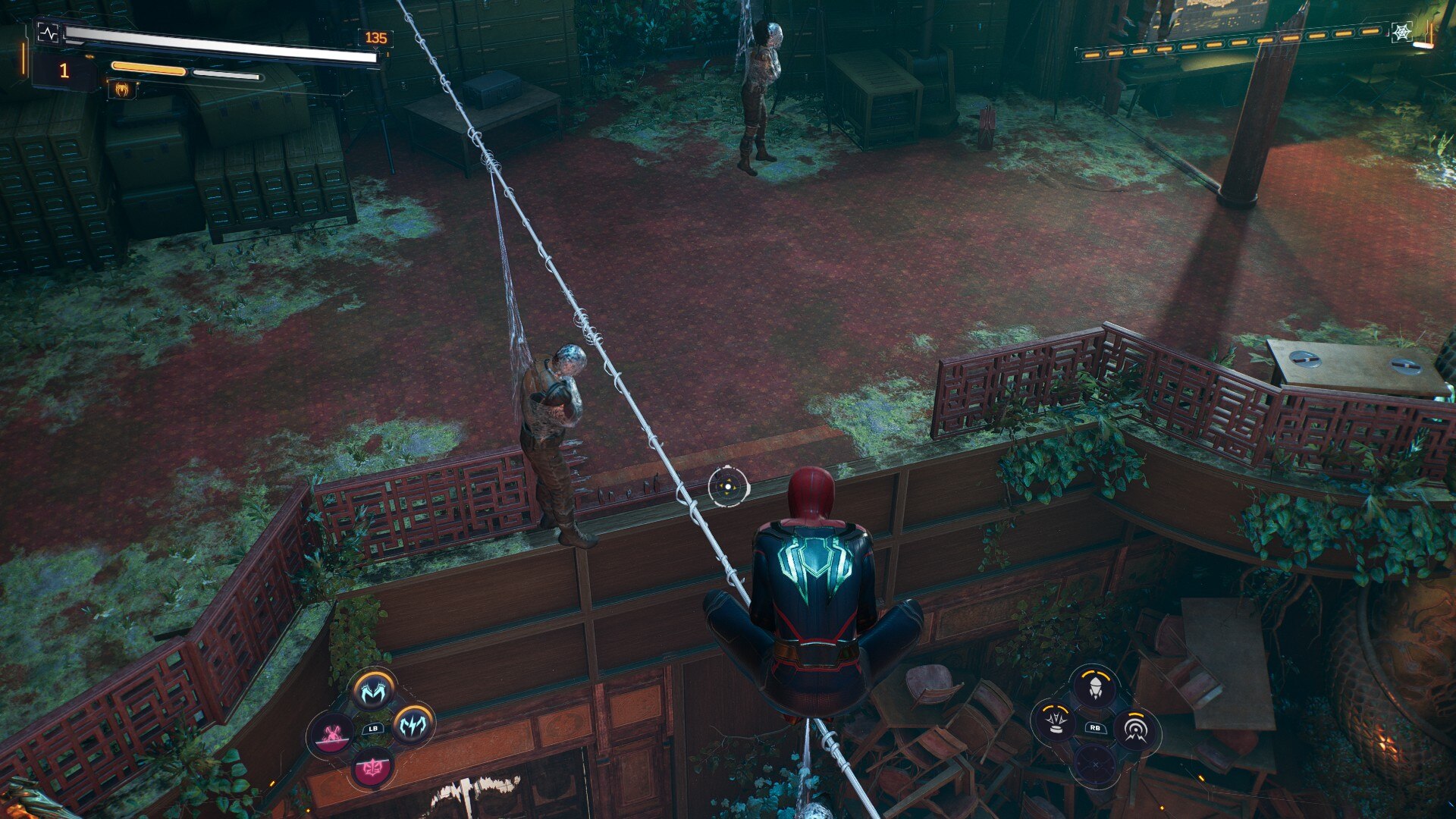1456x819 pixels.
Task: Select the spider-web icon beside the stealth meter
Action: point(1401,32)
